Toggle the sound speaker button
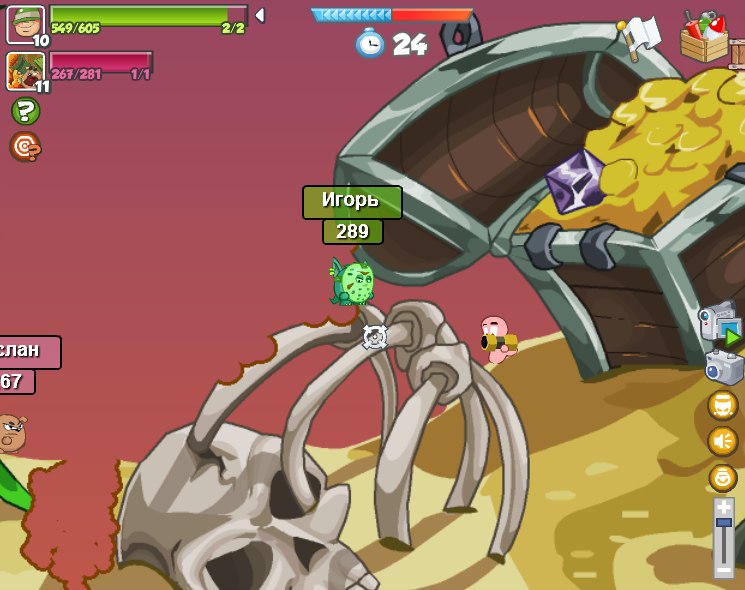 722,440
